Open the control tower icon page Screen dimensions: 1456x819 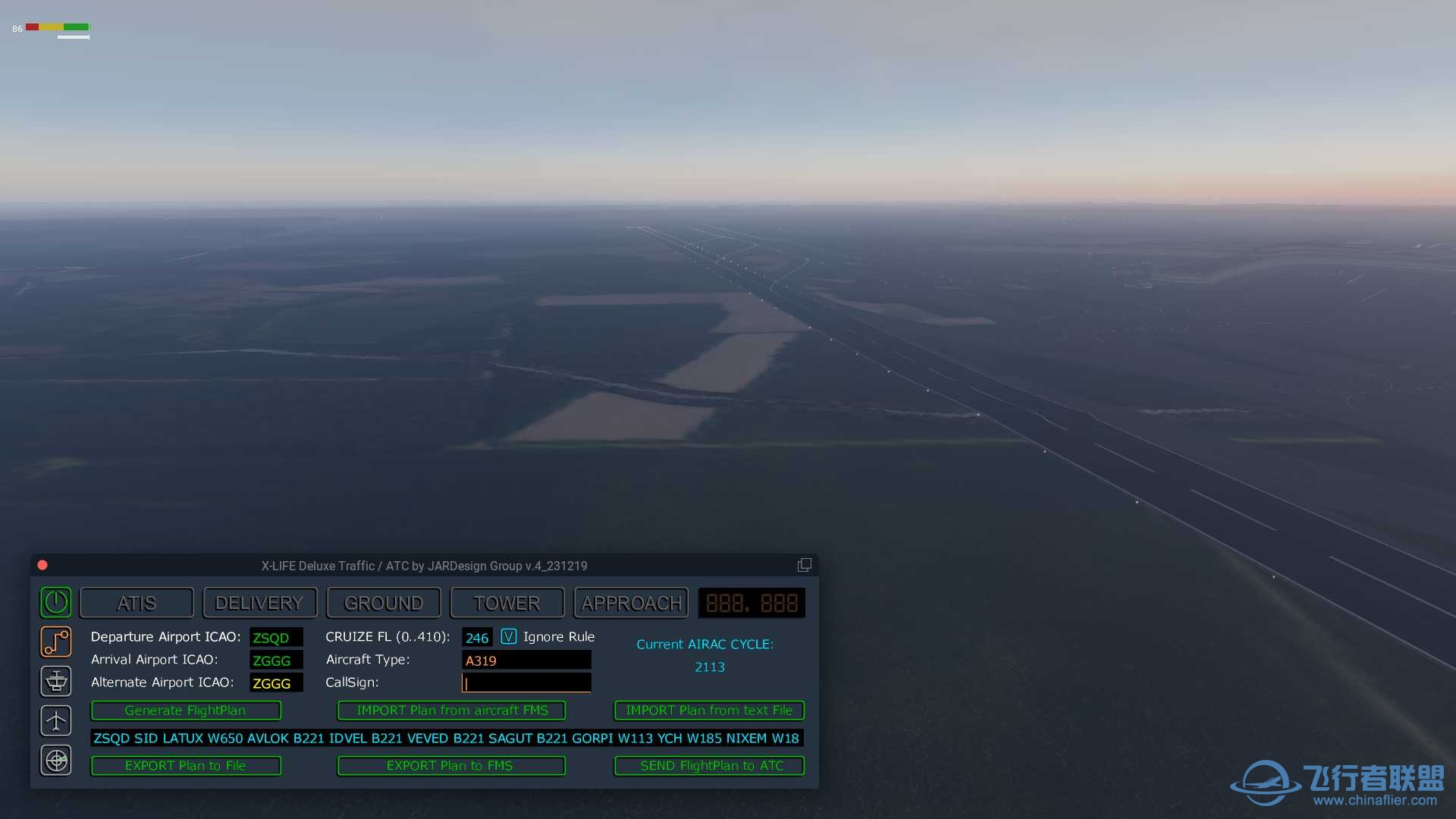56,681
